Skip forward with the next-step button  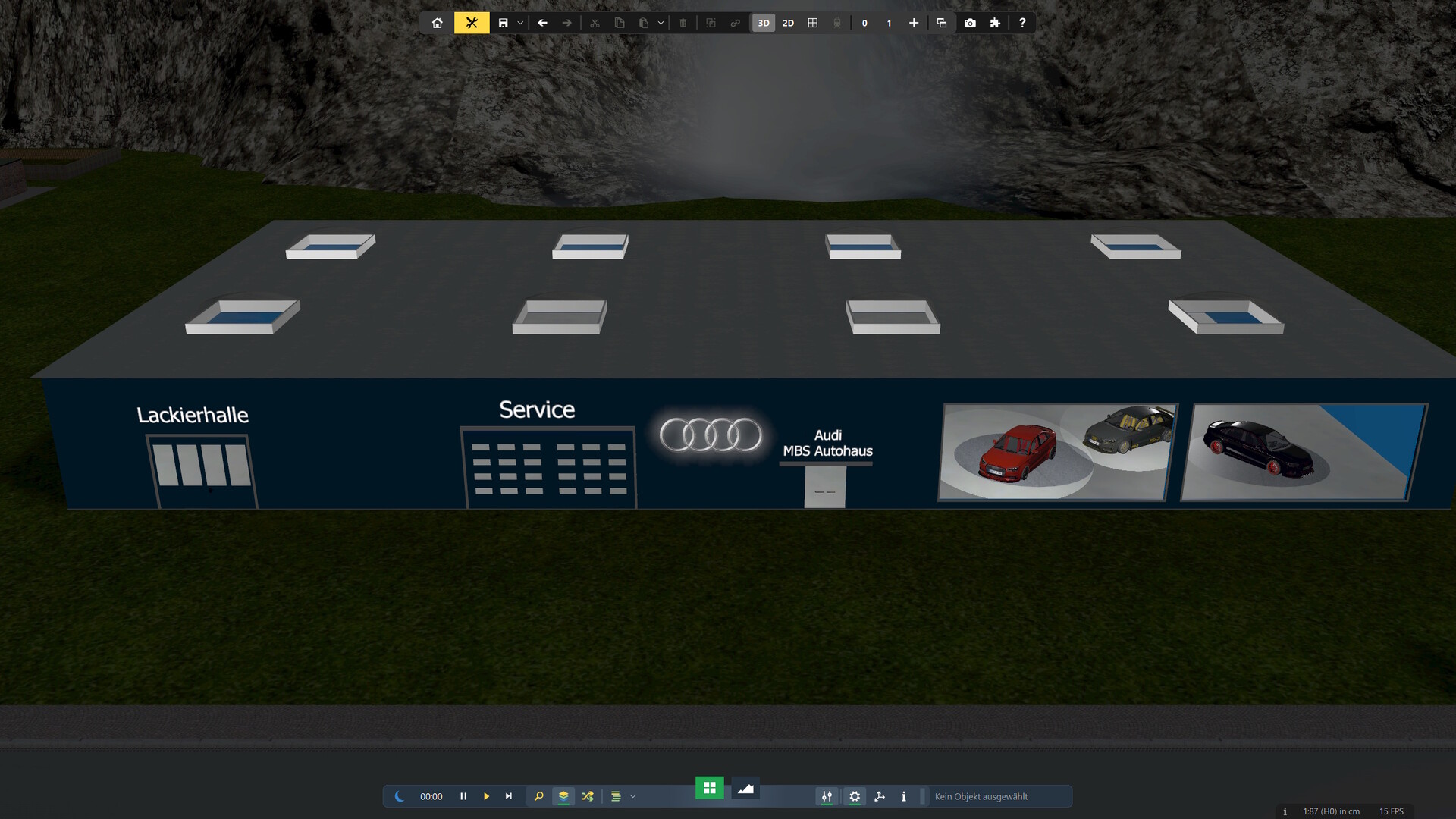pyautogui.click(x=509, y=796)
